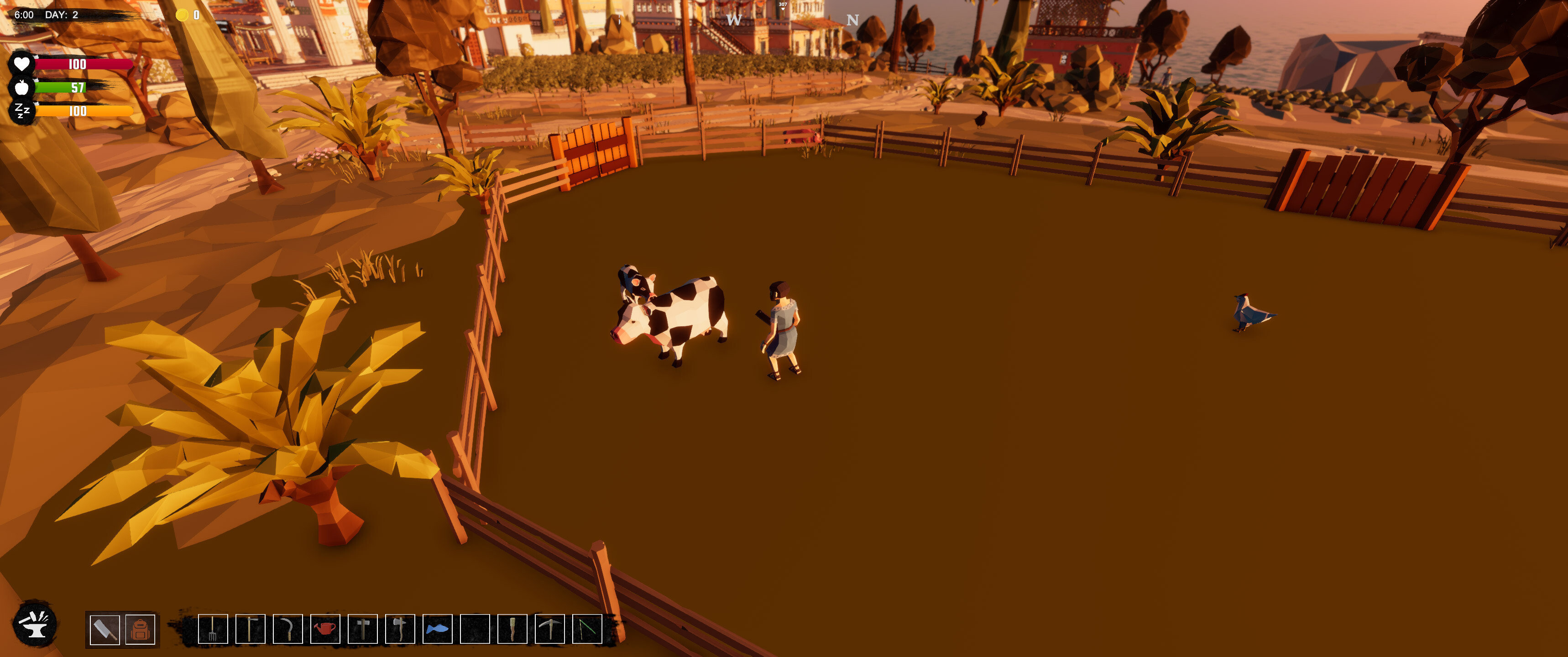1568x657 pixels.
Task: Click the clock showing 6:00
Action: tap(24, 16)
